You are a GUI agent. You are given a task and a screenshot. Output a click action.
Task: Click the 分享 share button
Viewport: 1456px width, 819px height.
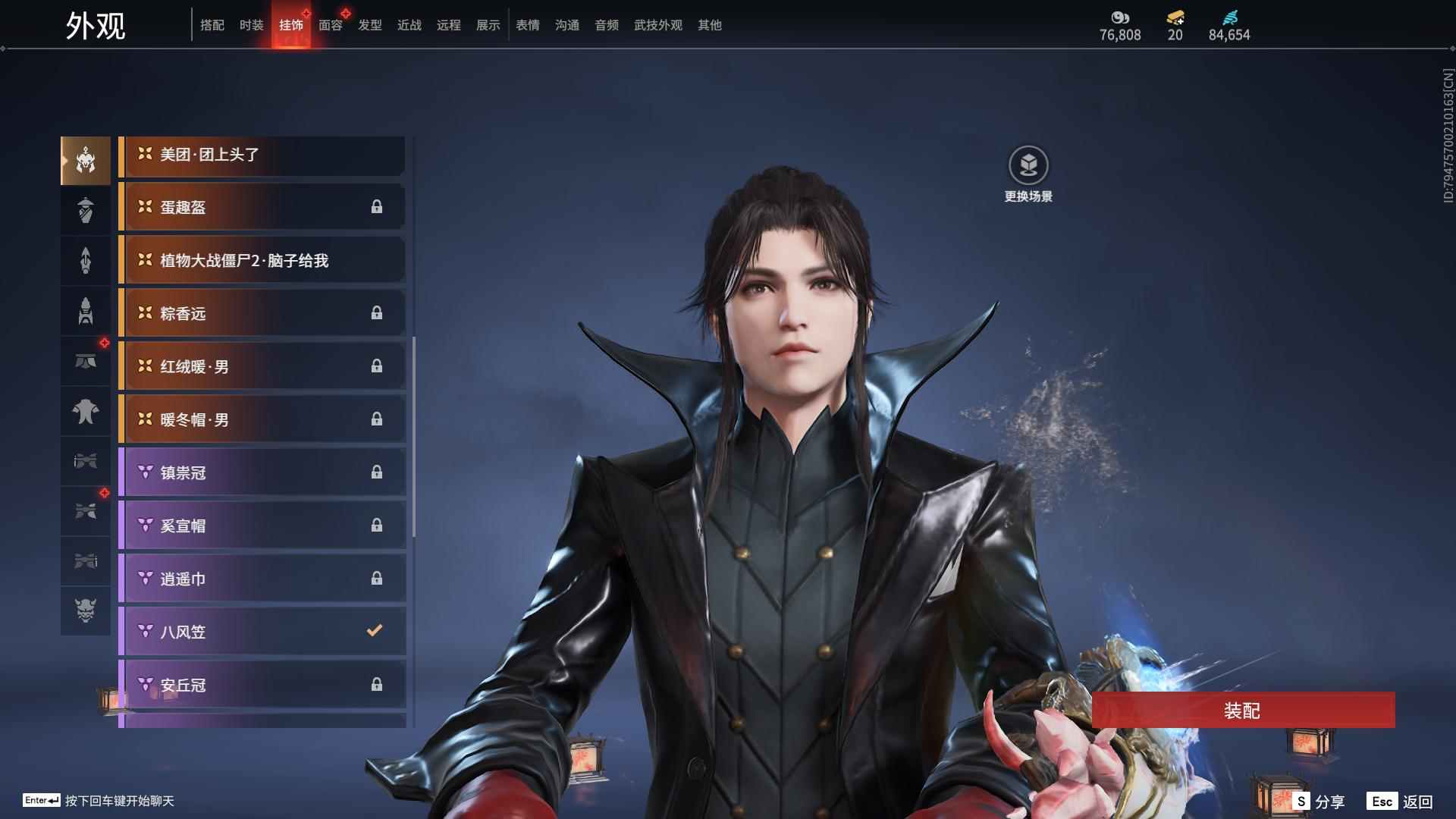(x=1319, y=802)
